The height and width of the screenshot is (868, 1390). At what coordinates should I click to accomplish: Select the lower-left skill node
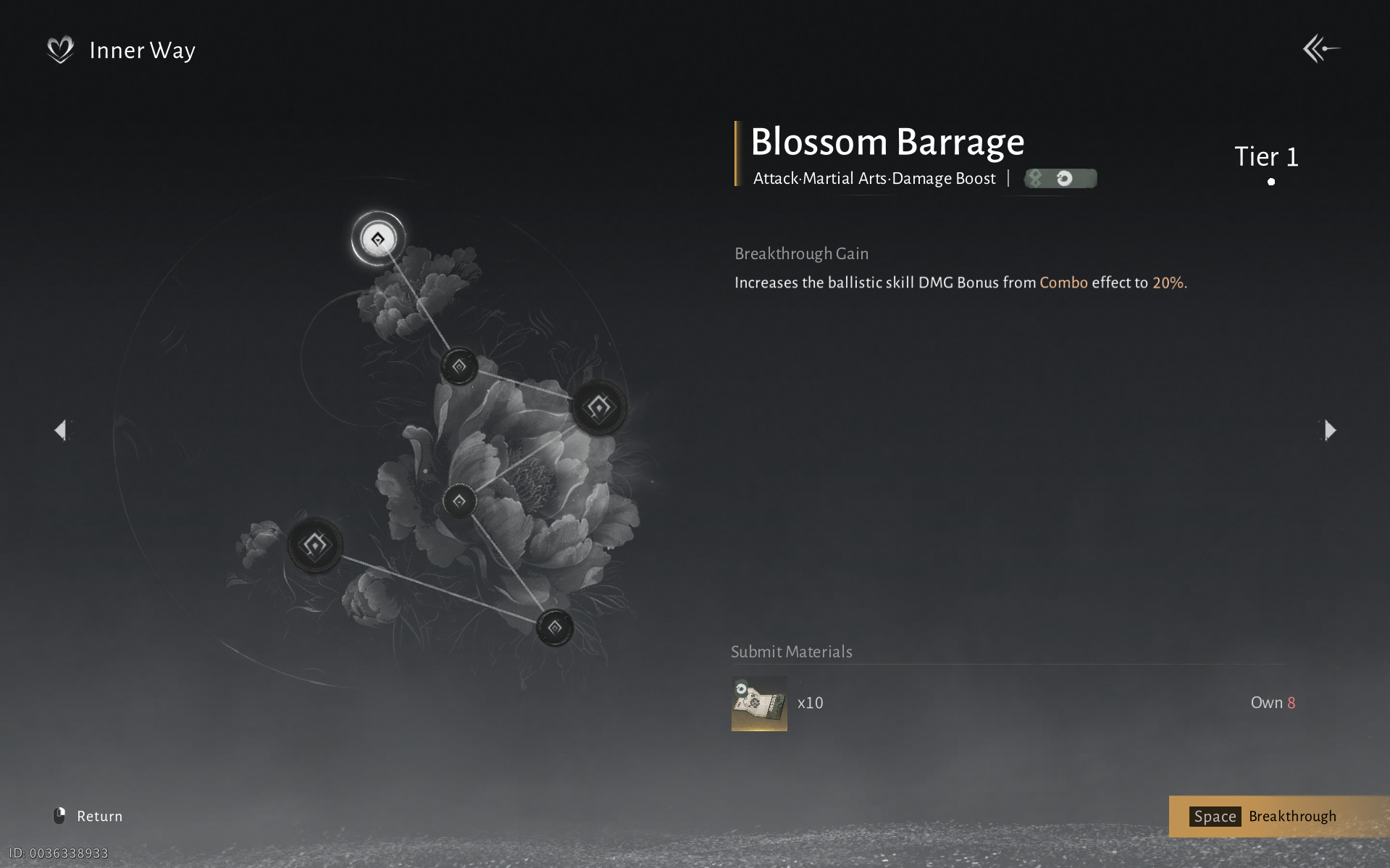tap(314, 544)
